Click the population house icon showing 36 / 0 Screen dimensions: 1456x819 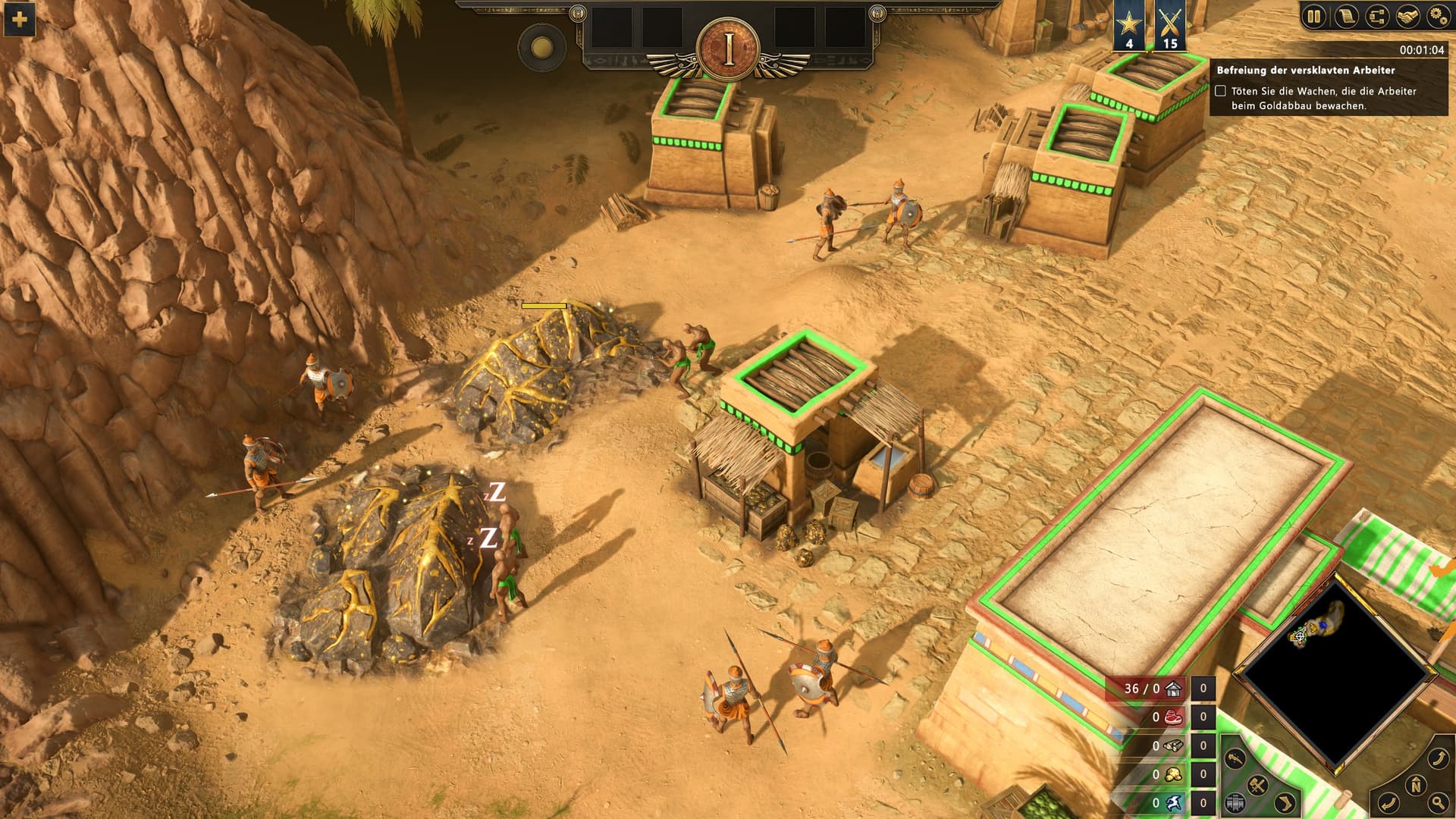[x=1173, y=689]
